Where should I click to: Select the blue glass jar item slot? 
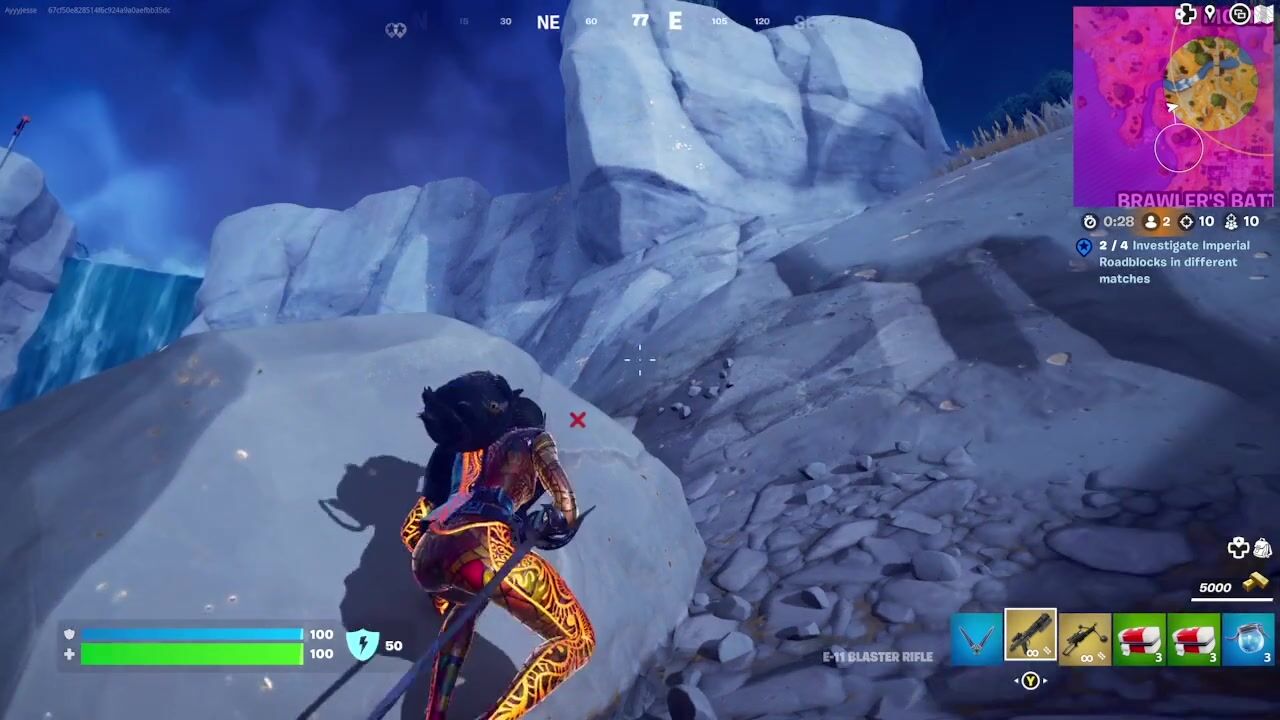coord(1249,640)
